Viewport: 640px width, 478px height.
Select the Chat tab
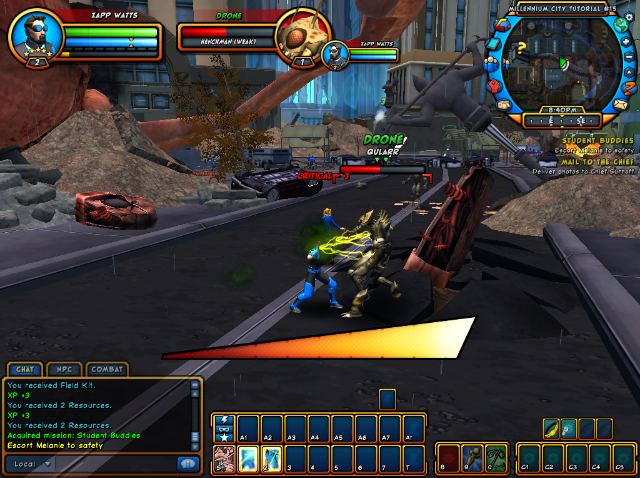[x=24, y=369]
